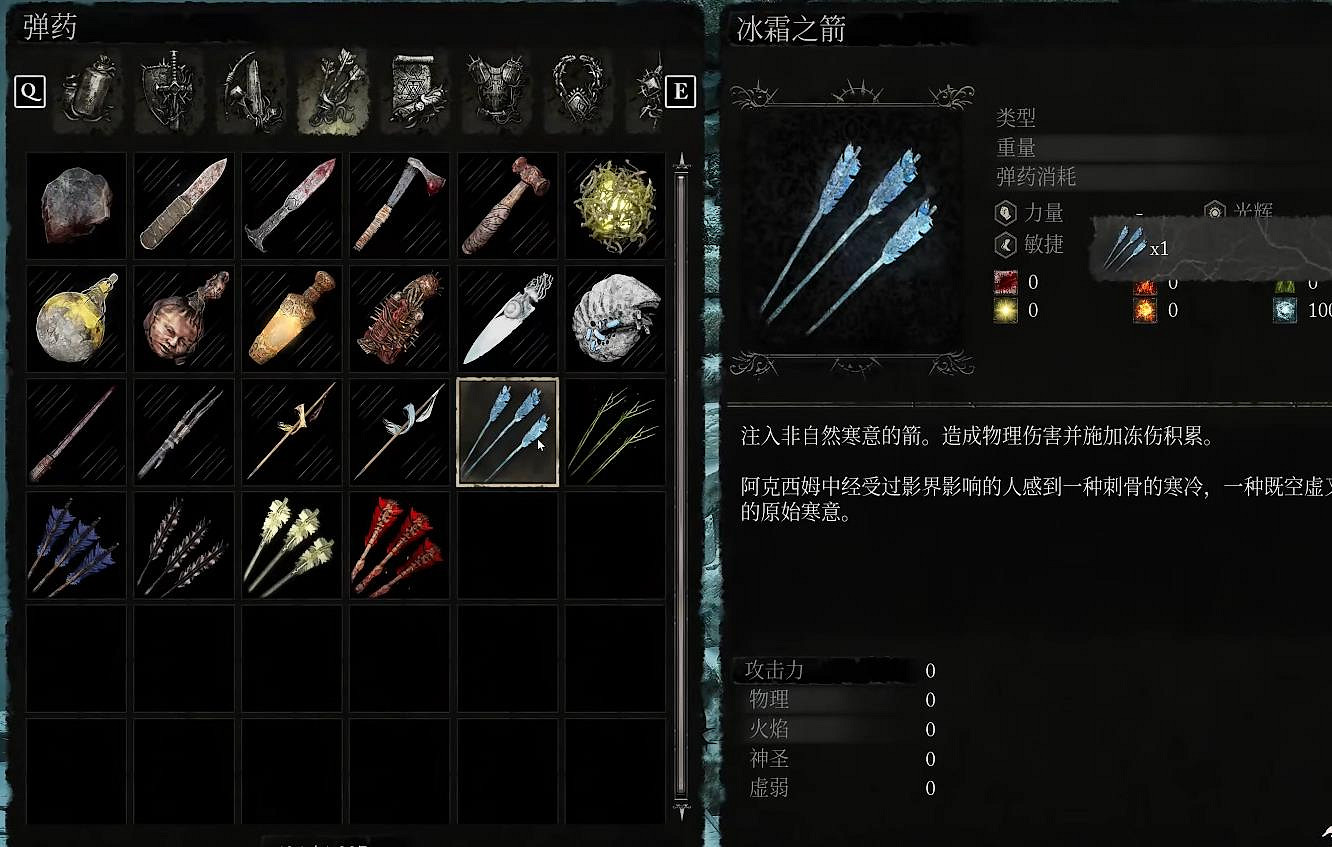Click the fire damage resistance icon
This screenshot has width=1332, height=847.
tap(1145, 288)
